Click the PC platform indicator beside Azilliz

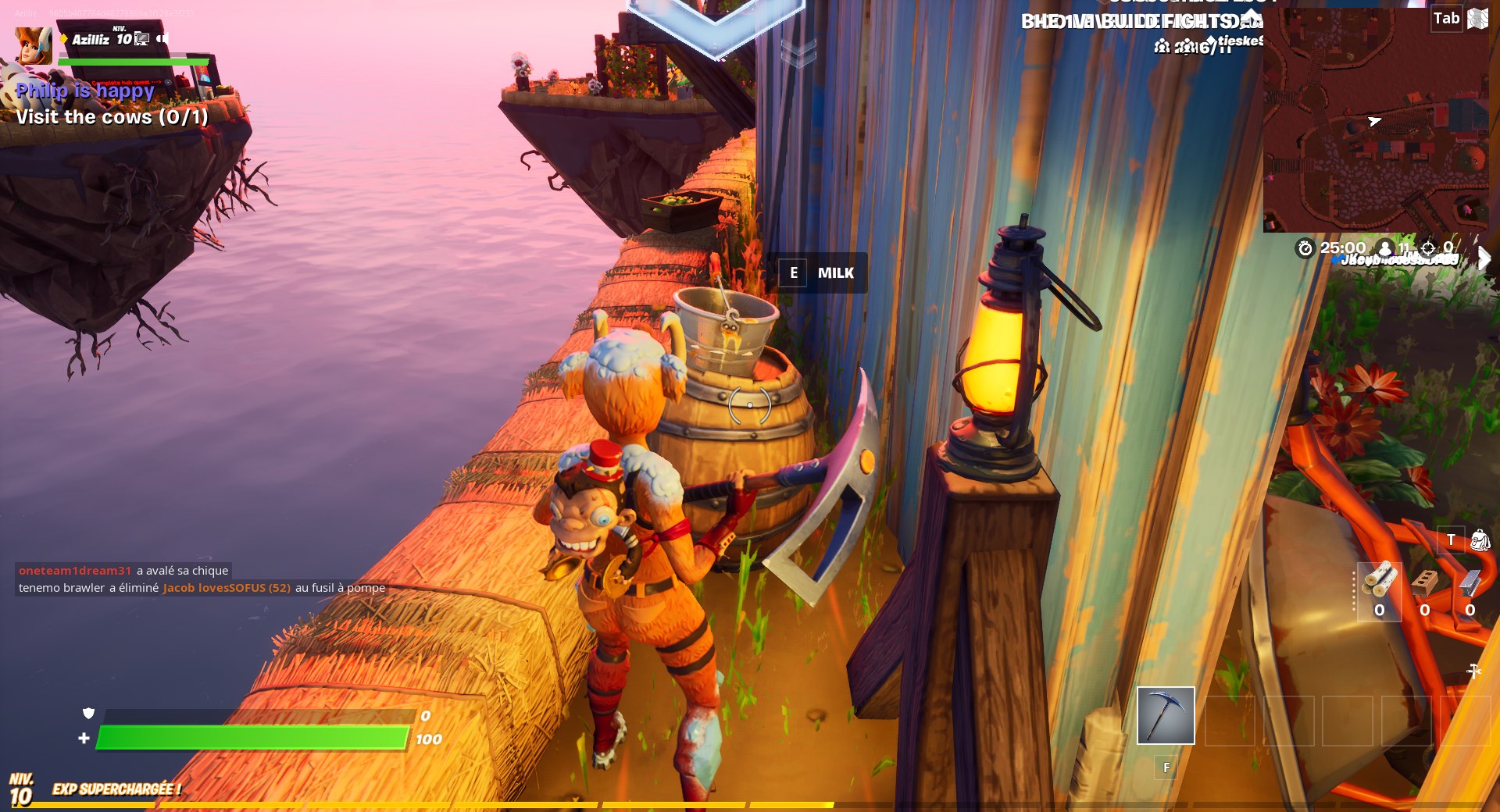[x=142, y=39]
